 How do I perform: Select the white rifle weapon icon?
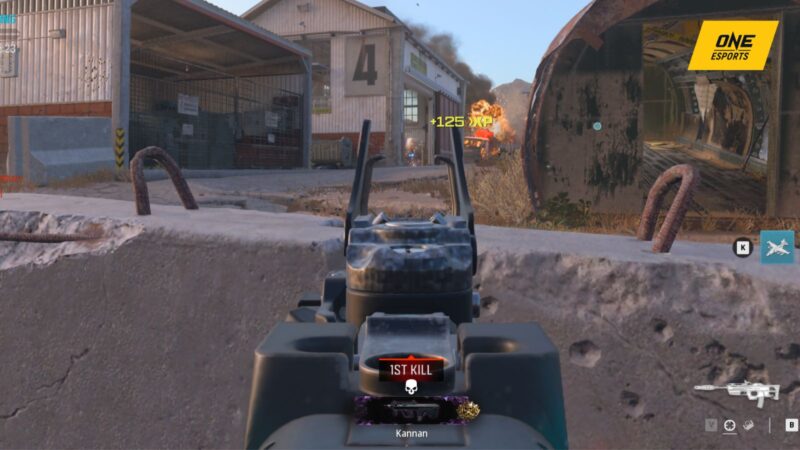(737, 392)
